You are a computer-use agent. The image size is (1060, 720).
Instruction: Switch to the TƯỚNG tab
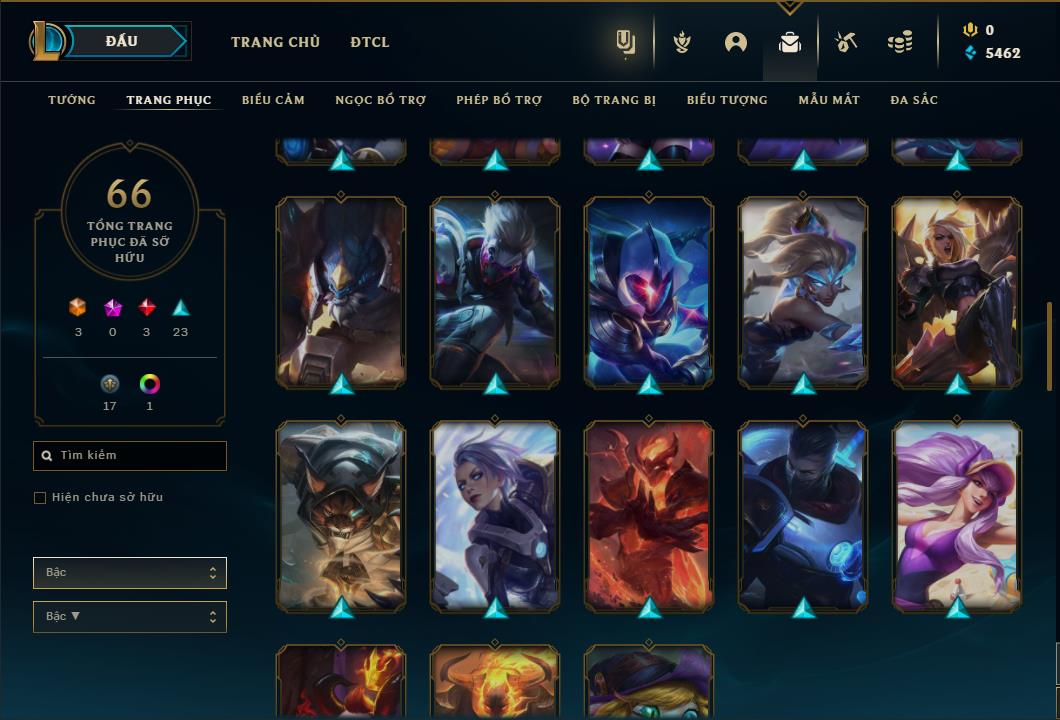[x=72, y=100]
